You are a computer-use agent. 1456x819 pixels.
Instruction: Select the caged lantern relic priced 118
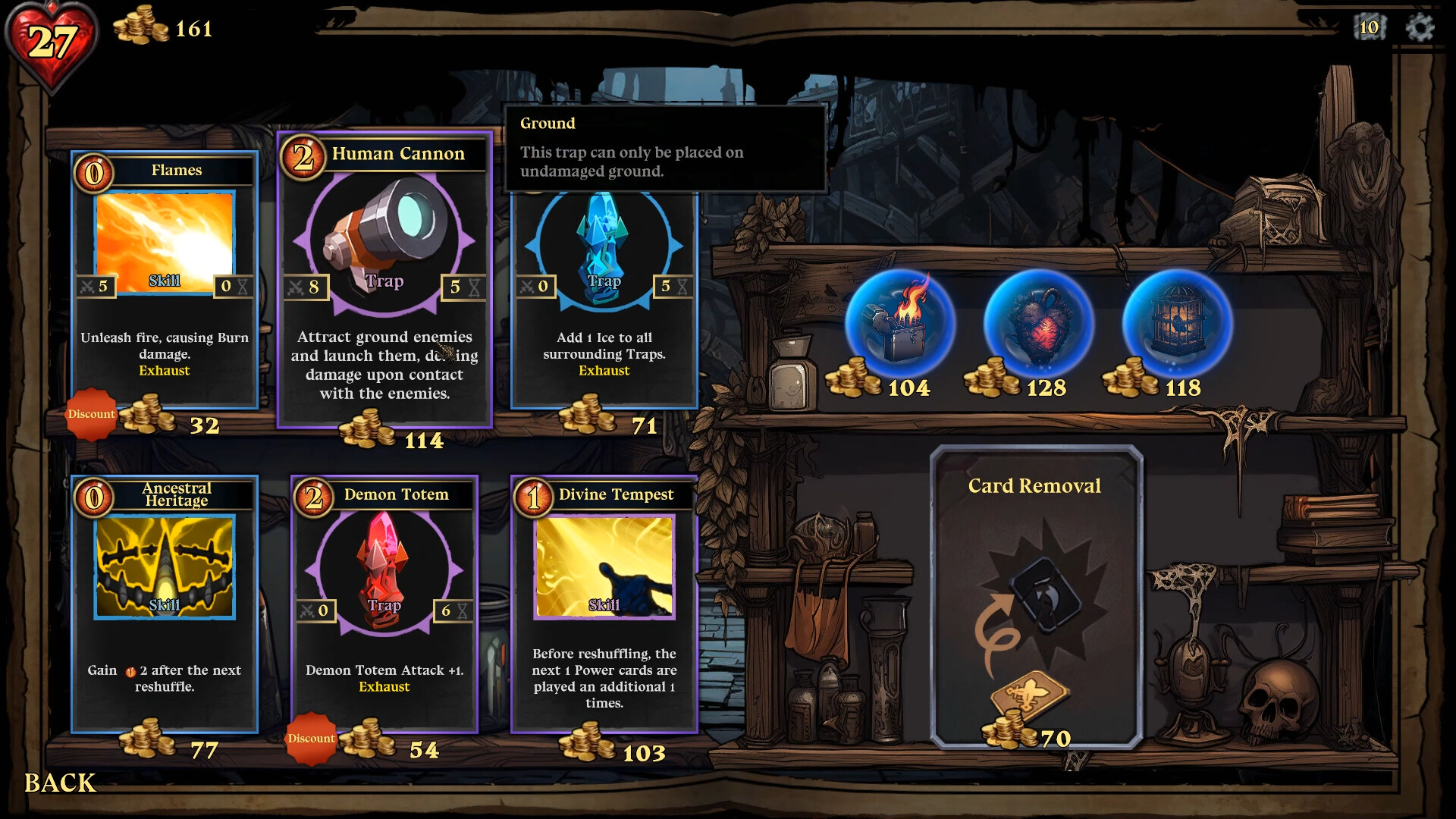1178,326
